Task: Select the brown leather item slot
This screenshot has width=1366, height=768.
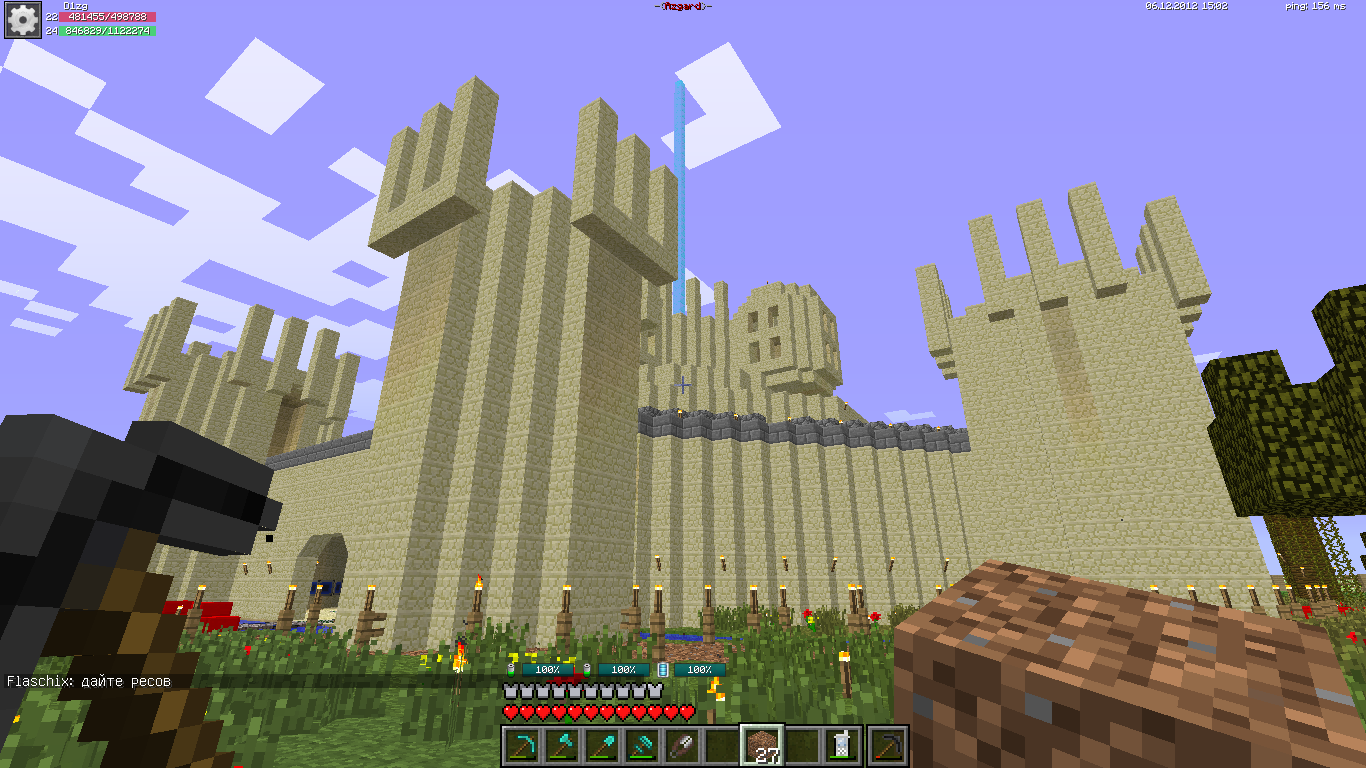Action: point(681,745)
